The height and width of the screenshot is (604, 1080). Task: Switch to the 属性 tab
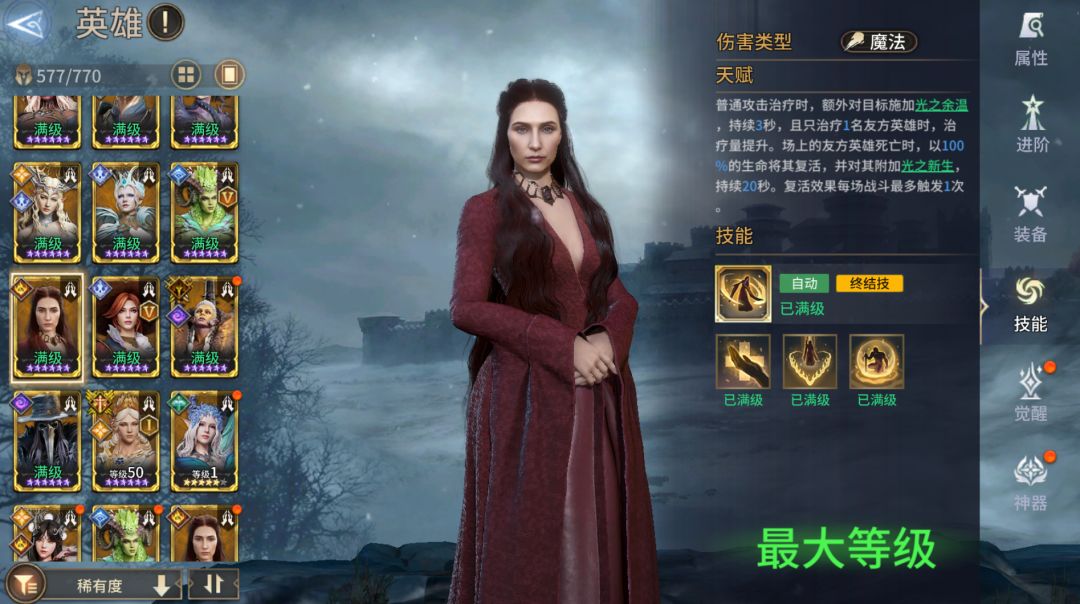point(1030,40)
